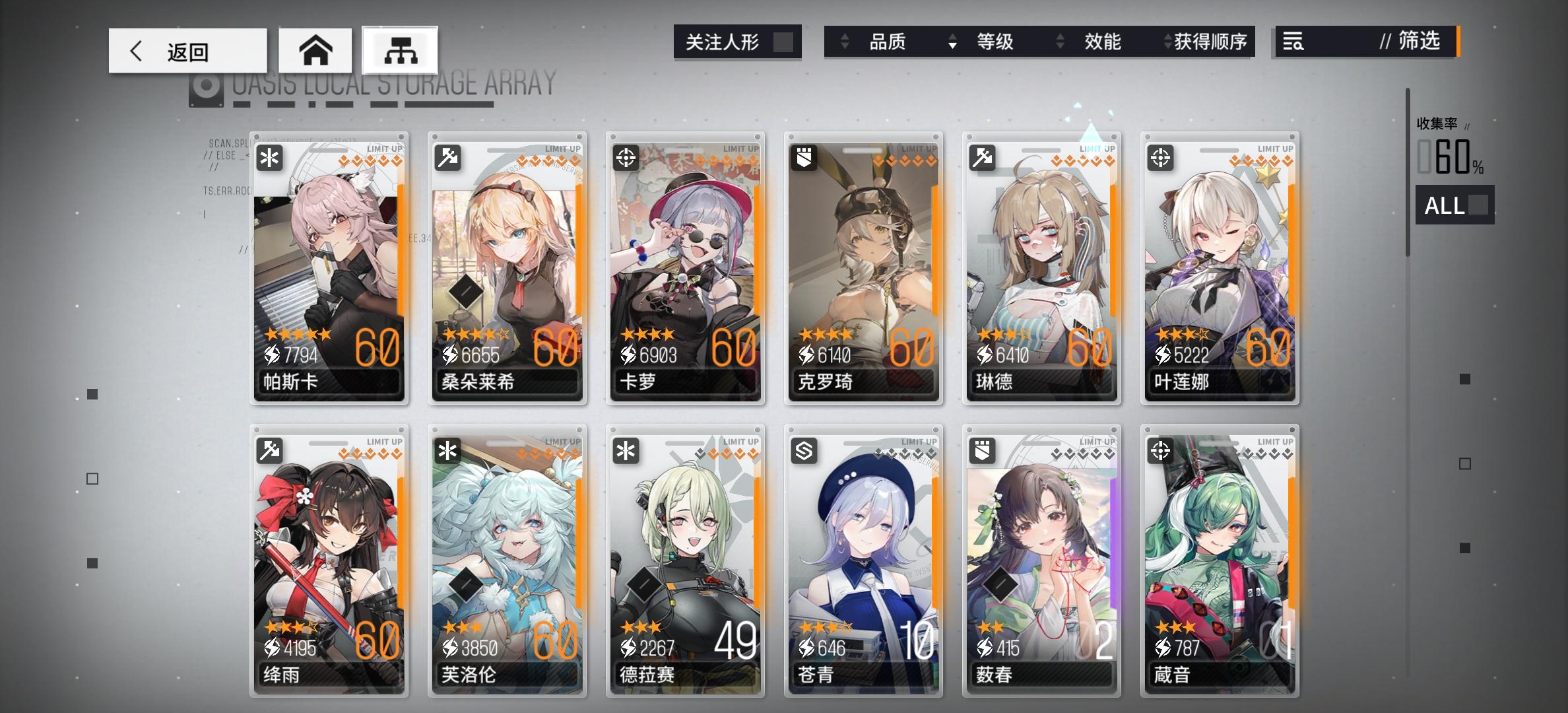
Task: Open the sort chevrons next to 品质
Action: click(x=844, y=42)
